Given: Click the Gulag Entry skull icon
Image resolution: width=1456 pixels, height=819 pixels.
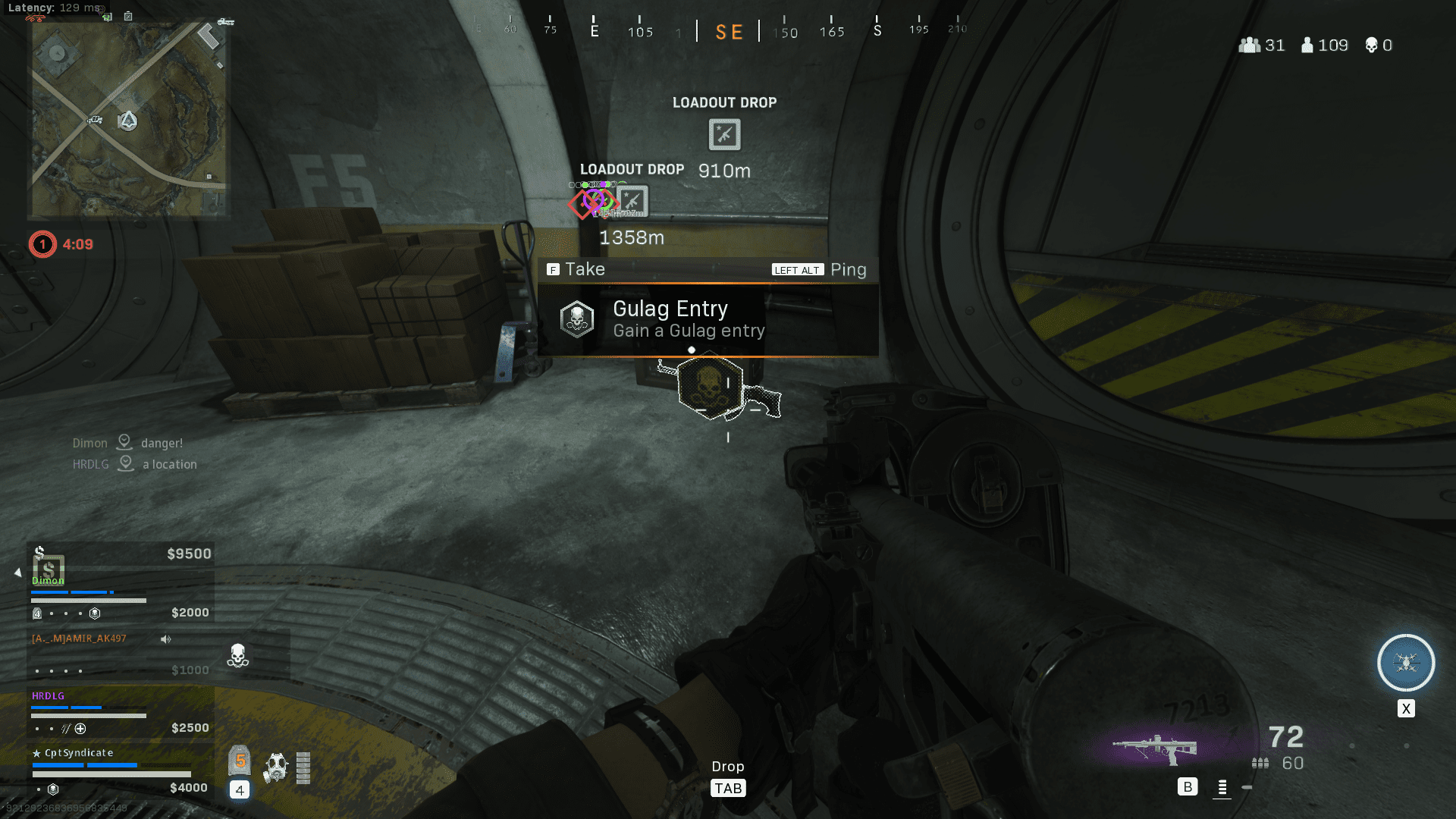Looking at the screenshot, I should click(x=576, y=318).
